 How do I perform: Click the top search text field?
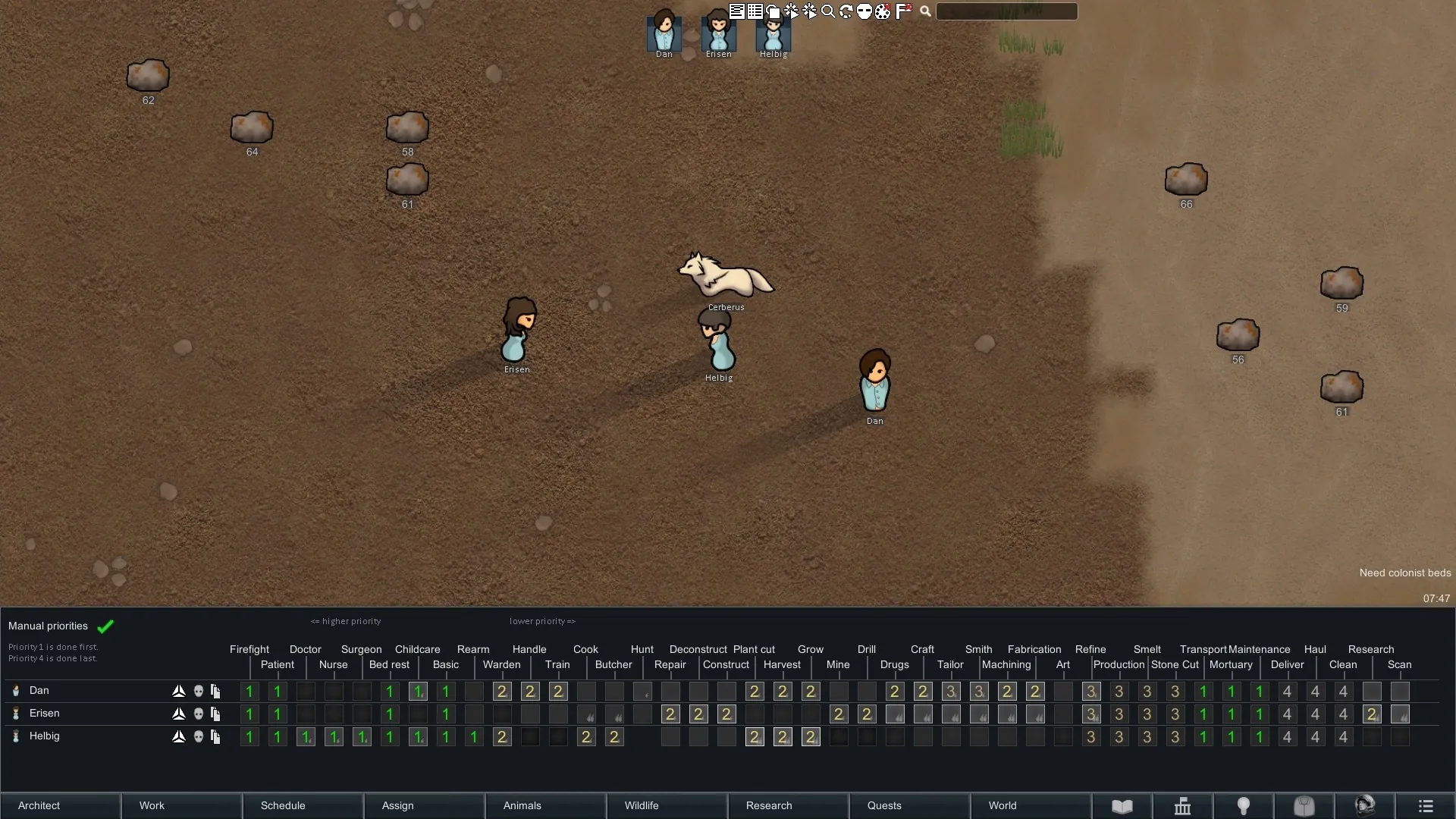pyautogui.click(x=1006, y=11)
